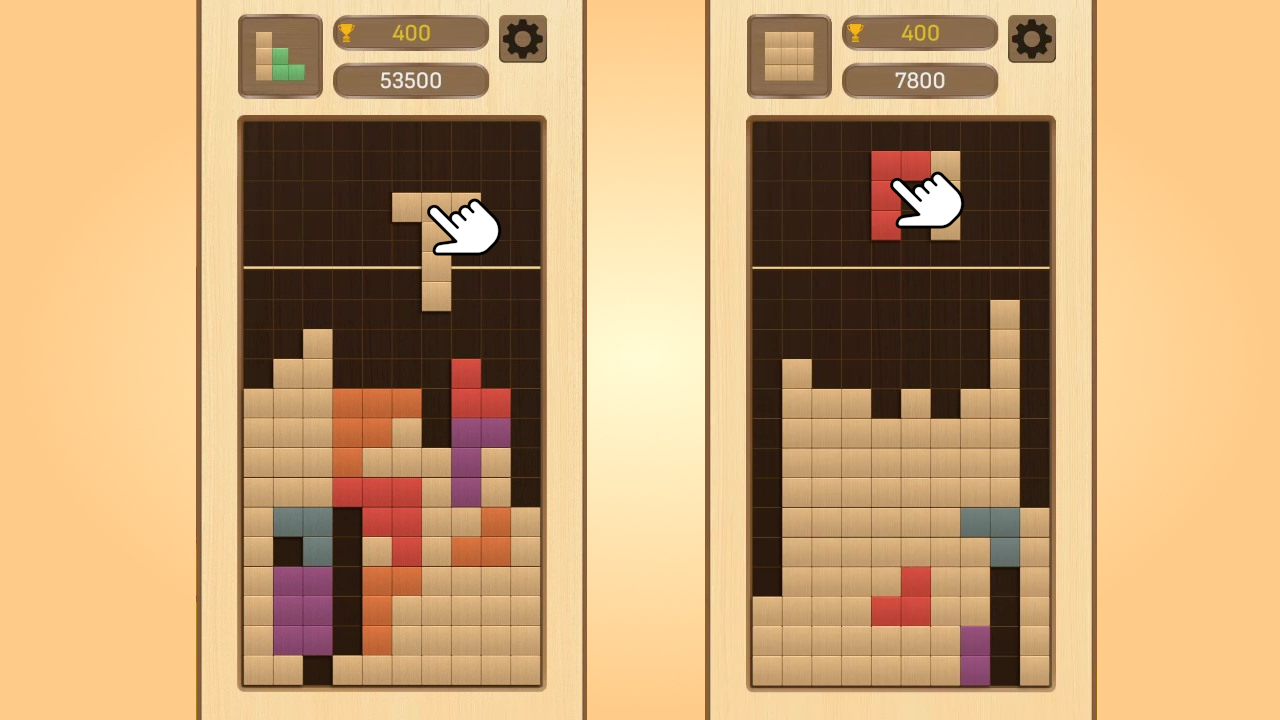This screenshot has height=720, width=1280.
Task: Click the 7800 high score display
Action: pyautogui.click(x=919, y=81)
